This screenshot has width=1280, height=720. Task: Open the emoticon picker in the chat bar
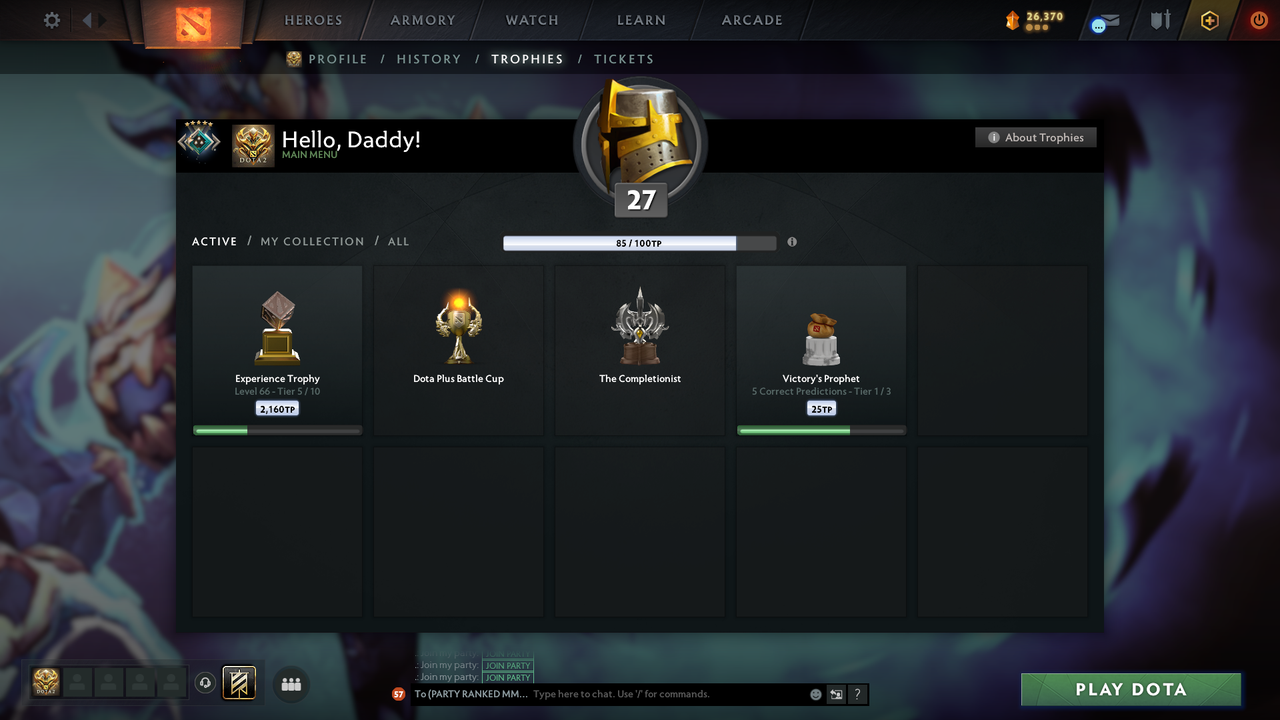pyautogui.click(x=815, y=693)
